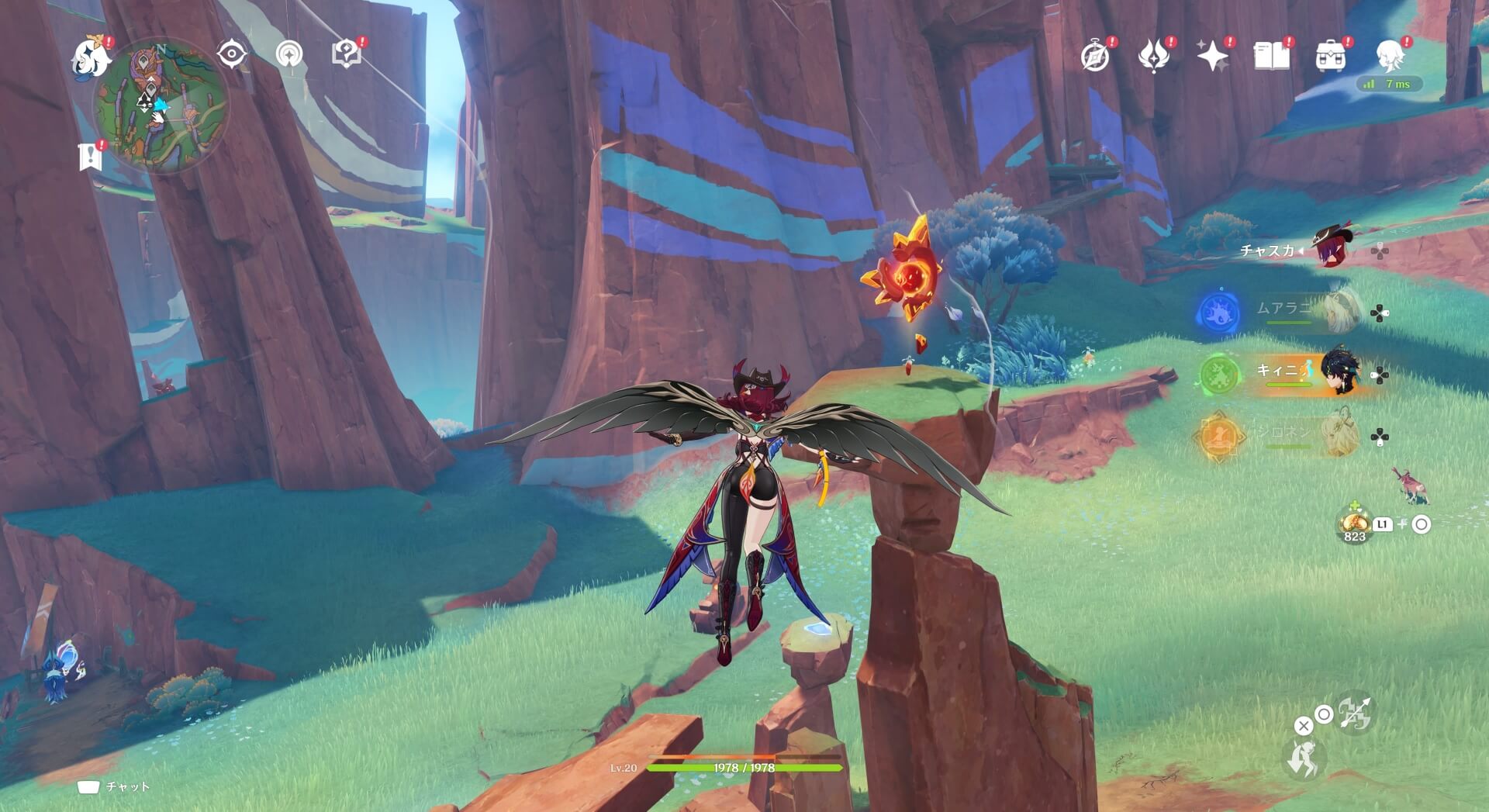Open the quest navigation icon

pos(289,55)
